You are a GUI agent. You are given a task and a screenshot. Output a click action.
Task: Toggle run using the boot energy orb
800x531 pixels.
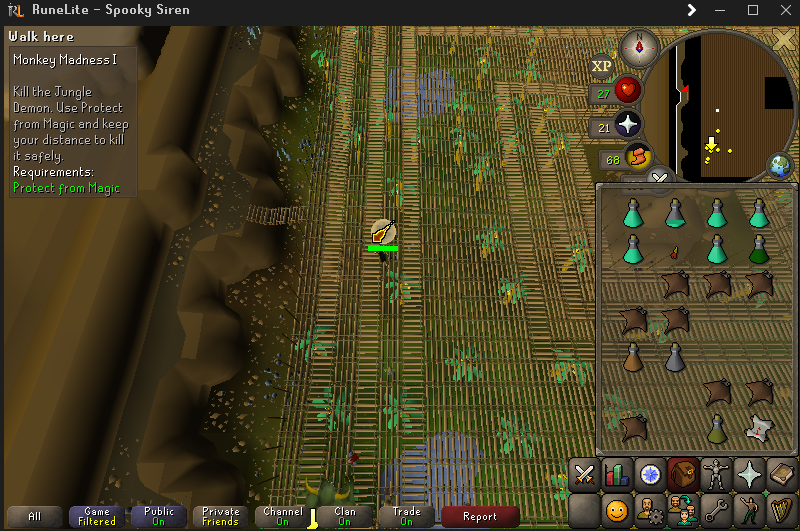636,157
